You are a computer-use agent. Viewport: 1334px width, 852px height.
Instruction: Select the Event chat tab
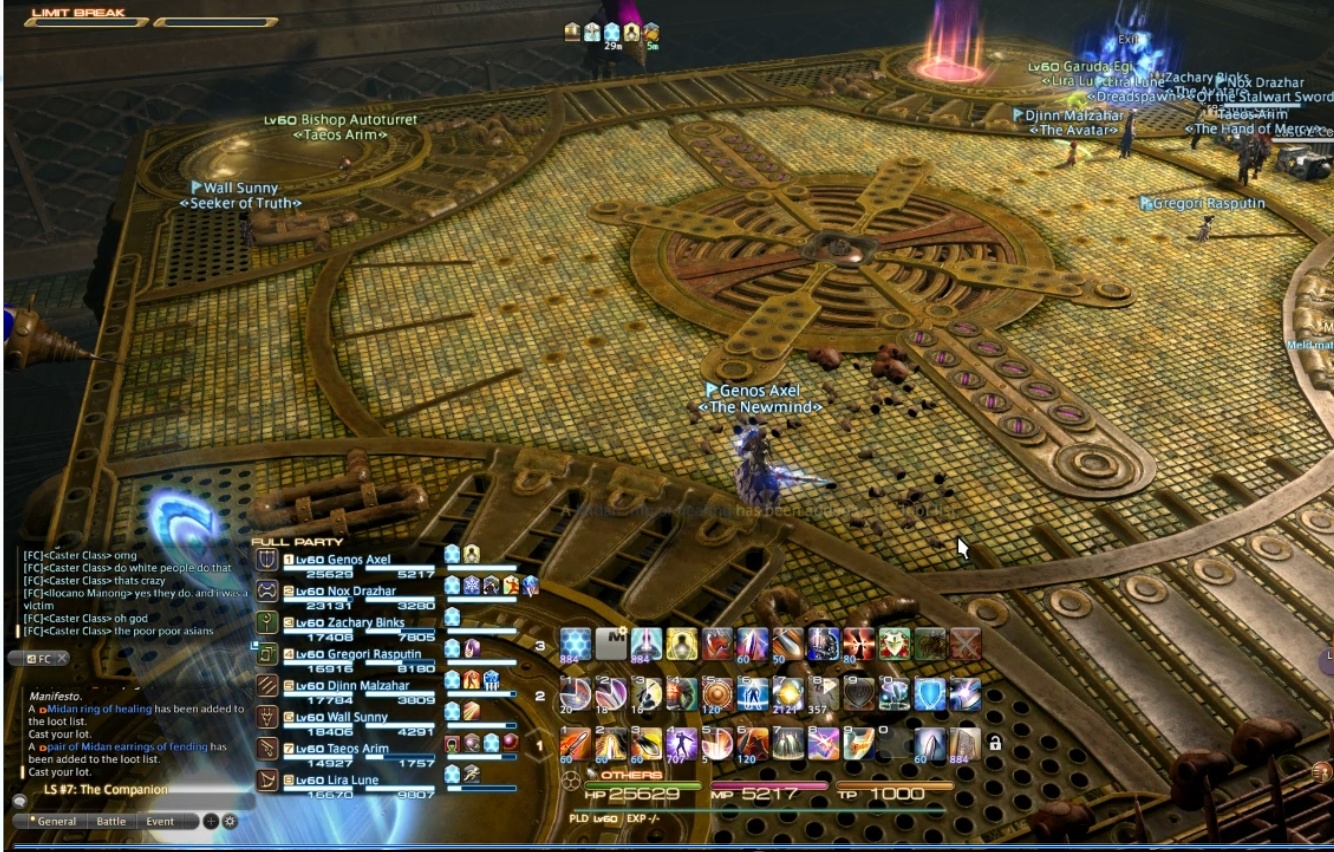[x=160, y=821]
